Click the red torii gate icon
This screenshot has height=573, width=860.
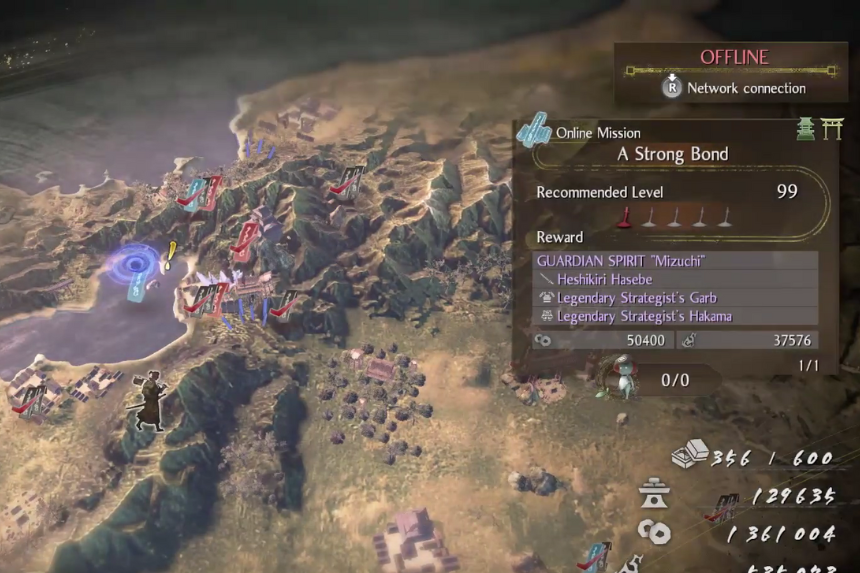832,129
